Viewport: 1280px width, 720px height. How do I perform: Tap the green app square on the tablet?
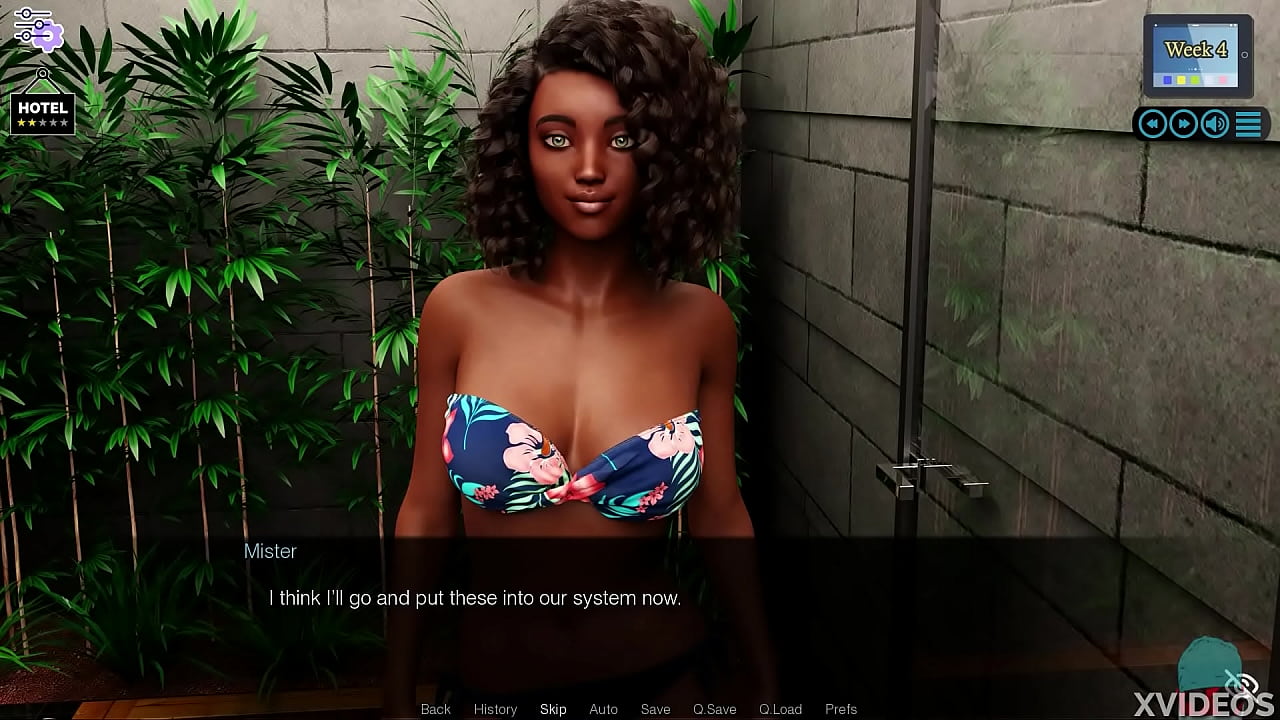coord(1195,80)
